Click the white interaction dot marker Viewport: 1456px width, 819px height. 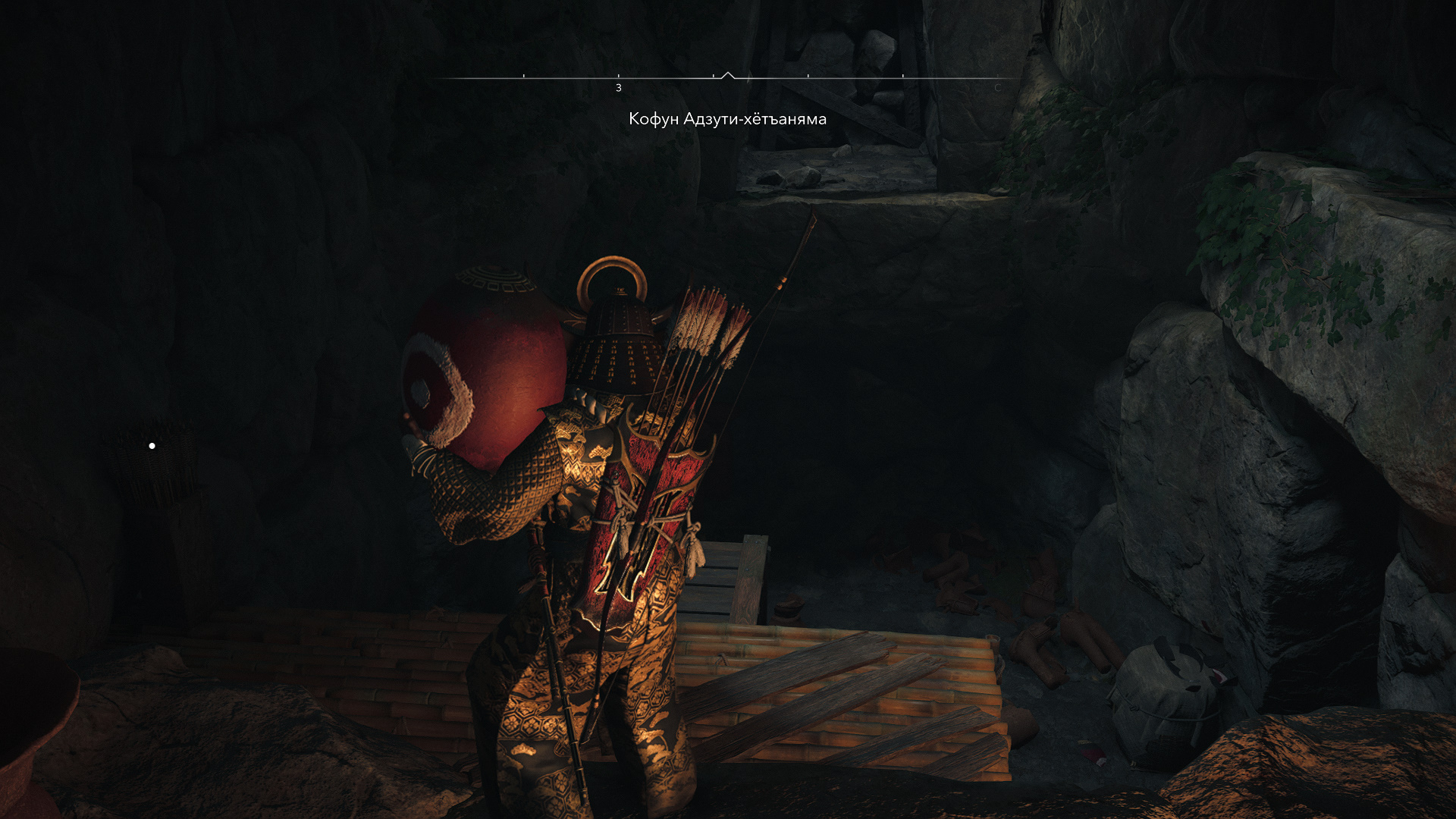click(x=152, y=446)
